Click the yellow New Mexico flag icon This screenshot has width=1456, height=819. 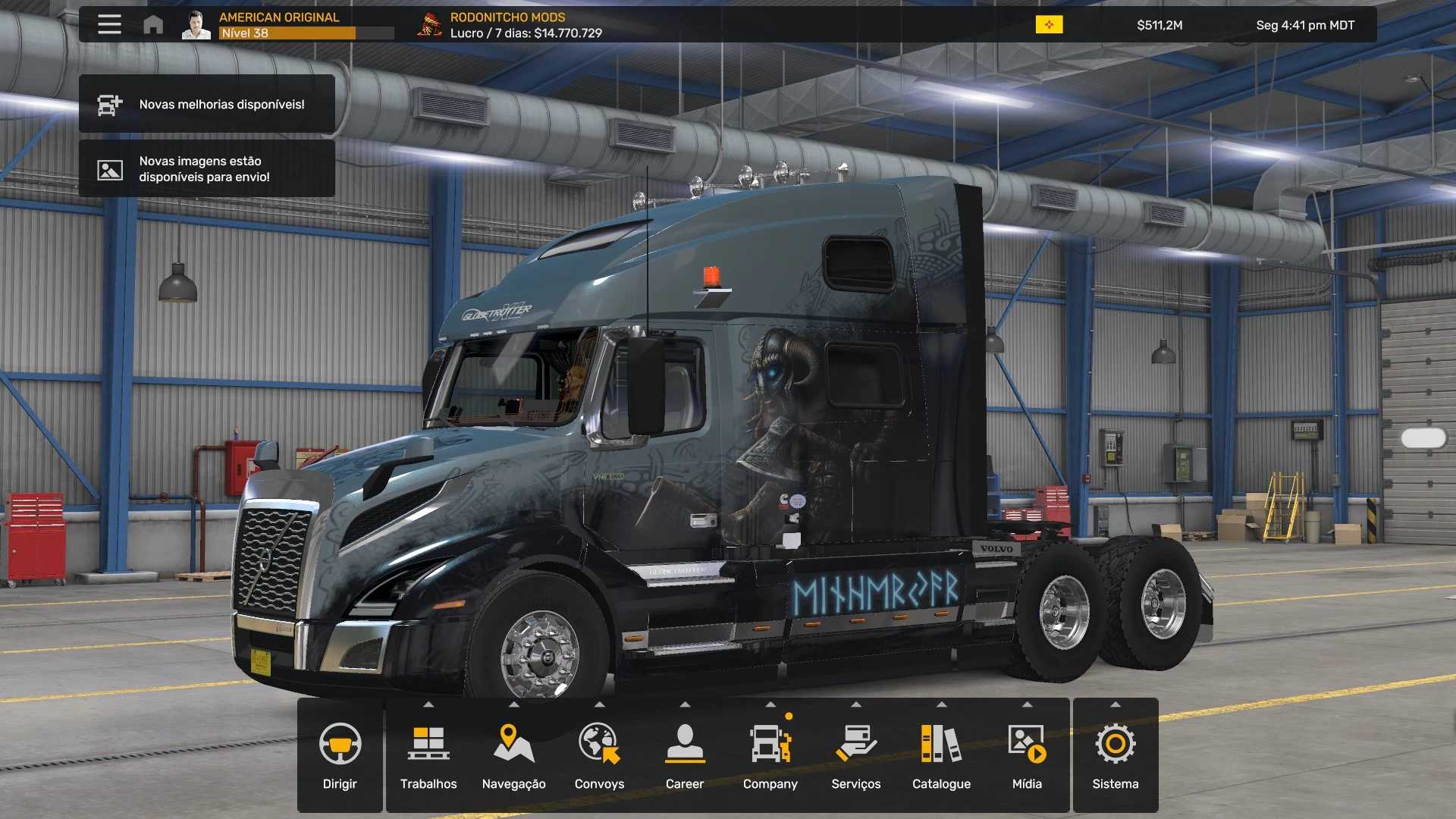pyautogui.click(x=1050, y=25)
